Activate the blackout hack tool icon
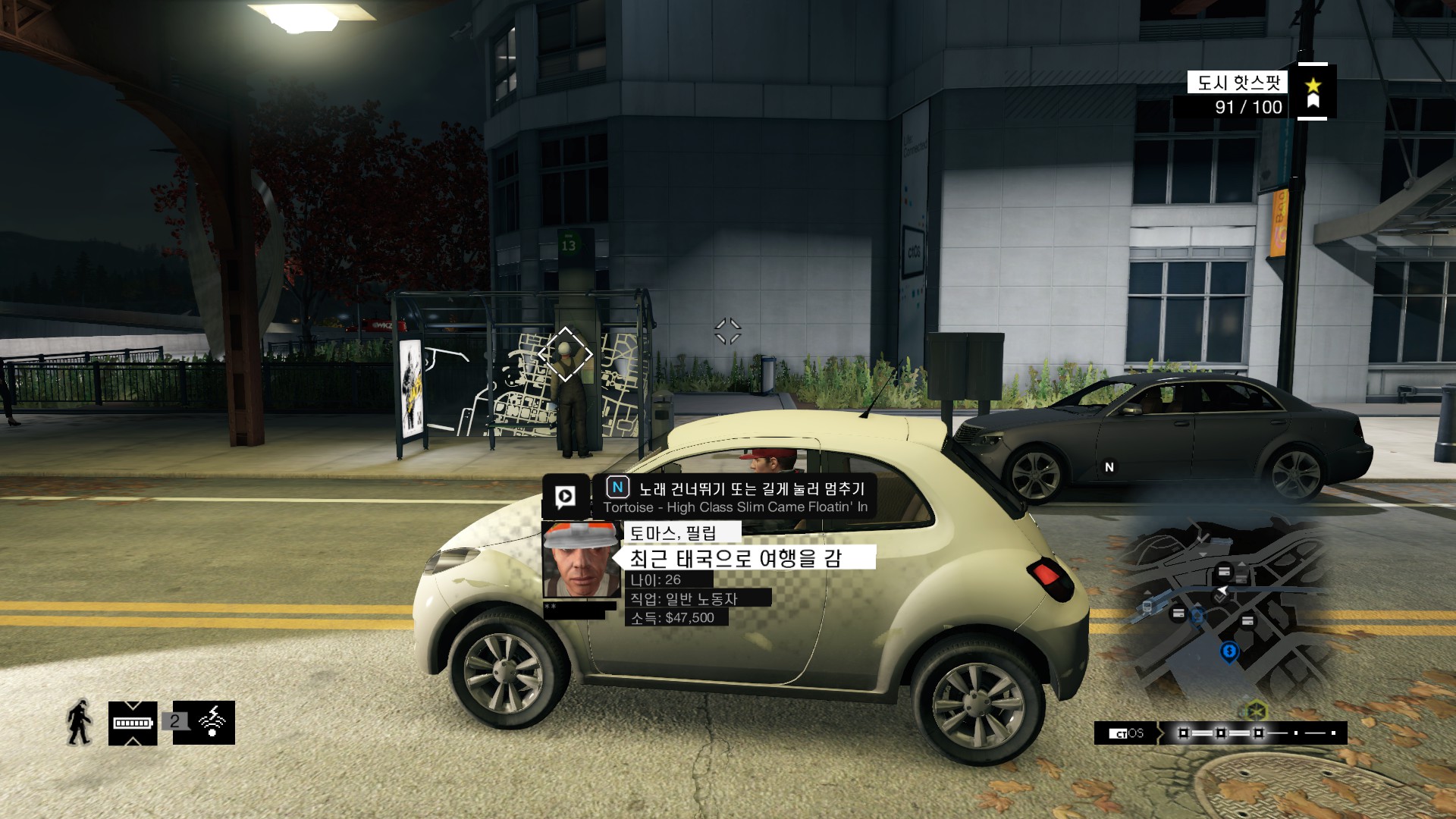The image size is (1456, 819). point(212,722)
